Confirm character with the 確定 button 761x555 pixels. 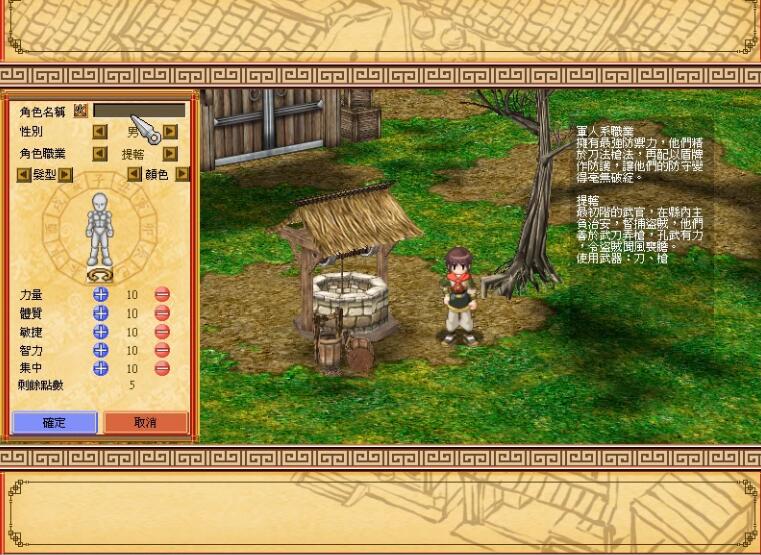coord(54,422)
